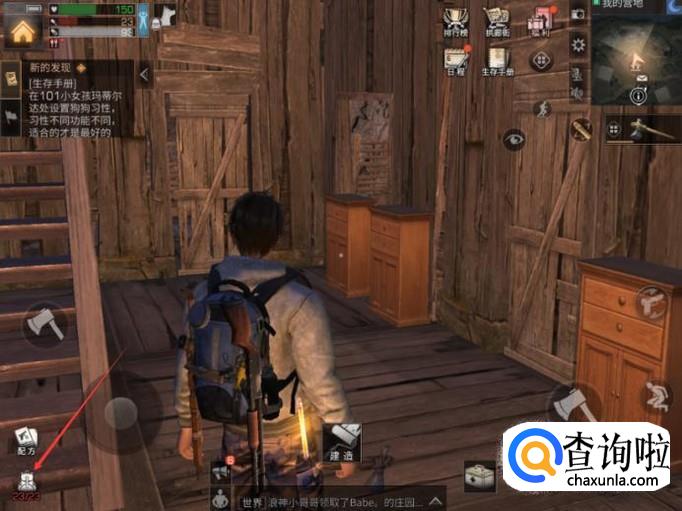Open the world chat bar

(x=330, y=500)
